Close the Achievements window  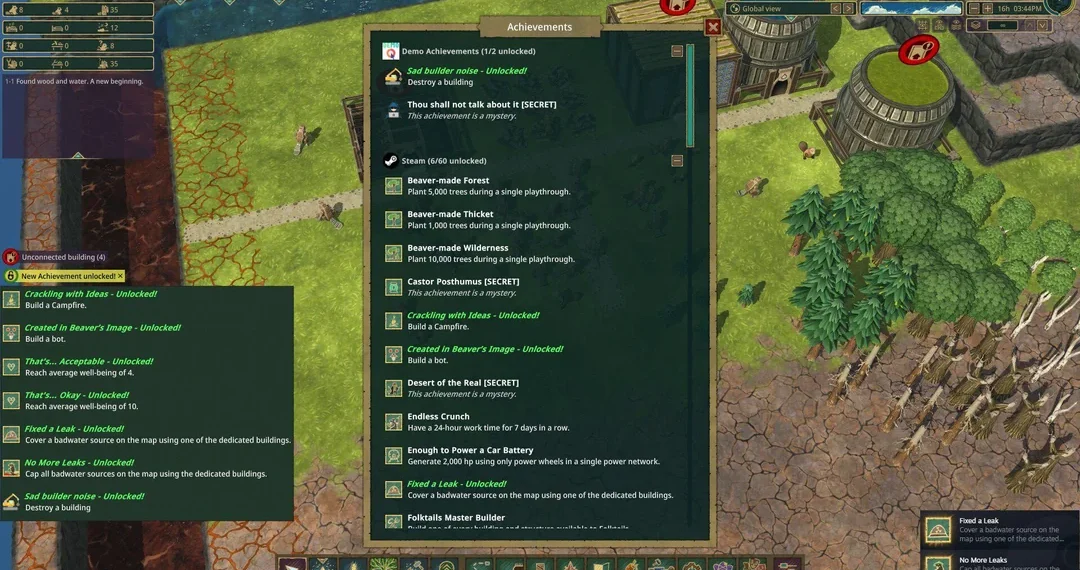[x=713, y=27]
